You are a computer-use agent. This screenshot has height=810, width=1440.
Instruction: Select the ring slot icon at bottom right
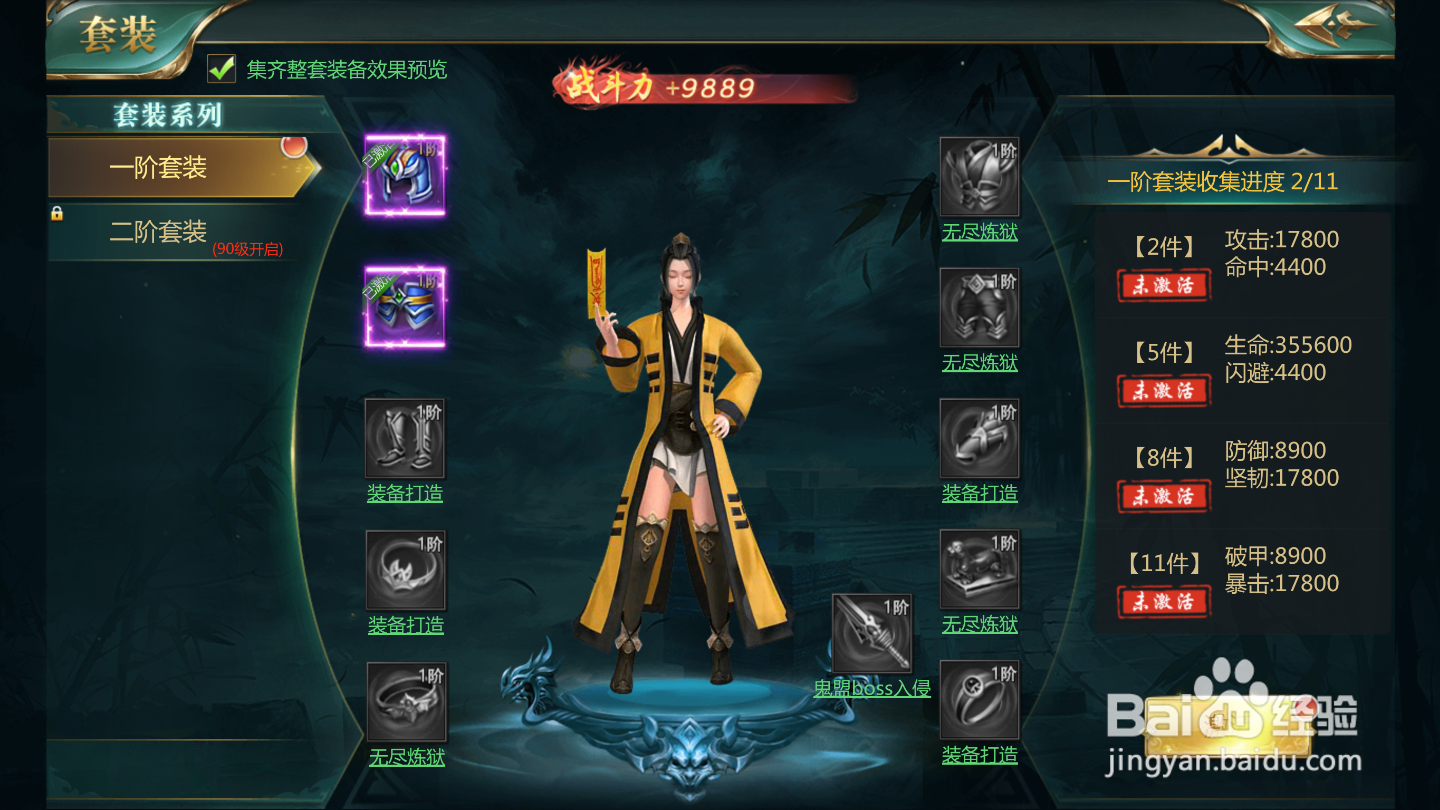pyautogui.click(x=980, y=700)
